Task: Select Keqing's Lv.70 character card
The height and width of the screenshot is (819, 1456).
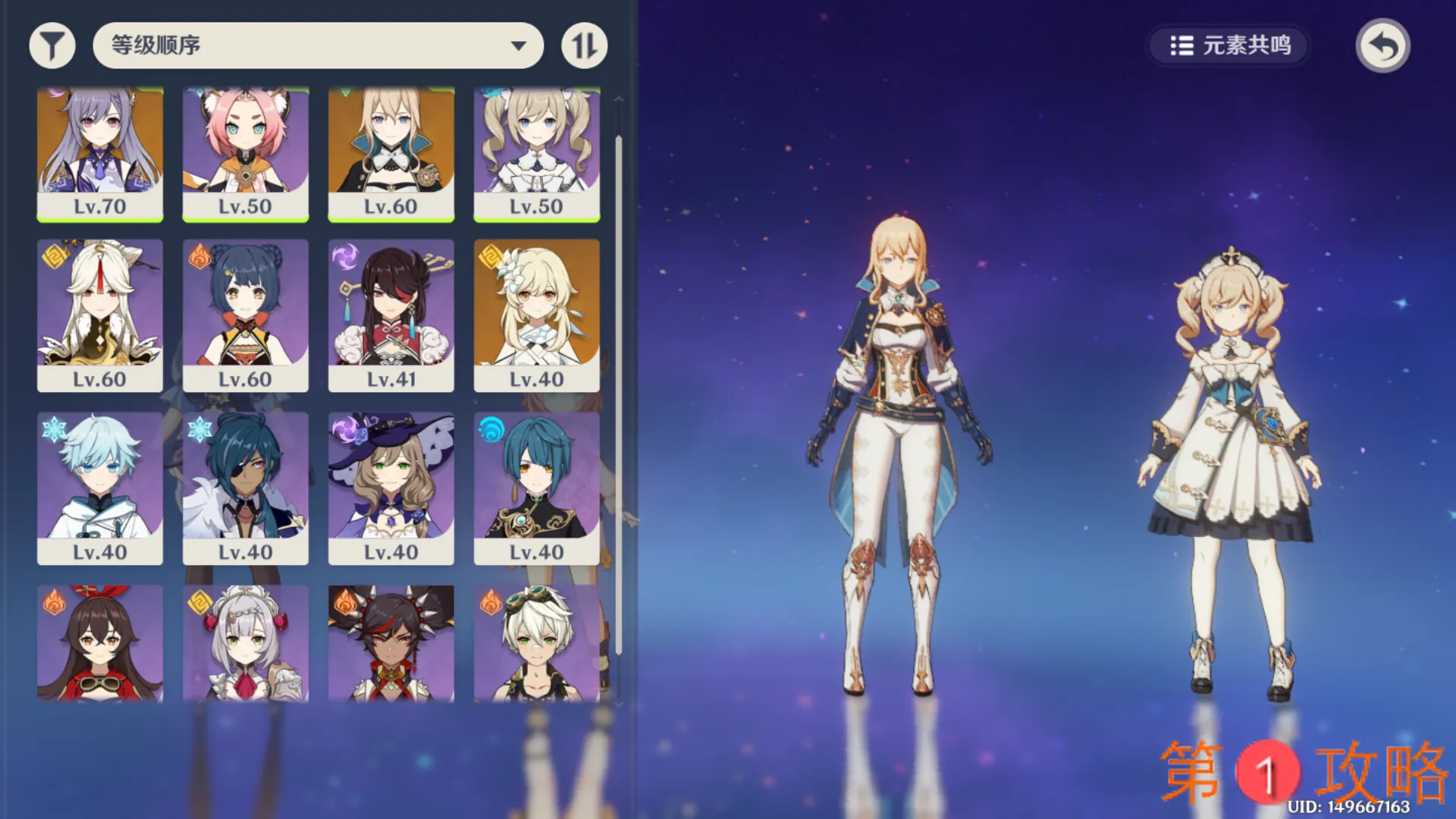Action: (100, 154)
